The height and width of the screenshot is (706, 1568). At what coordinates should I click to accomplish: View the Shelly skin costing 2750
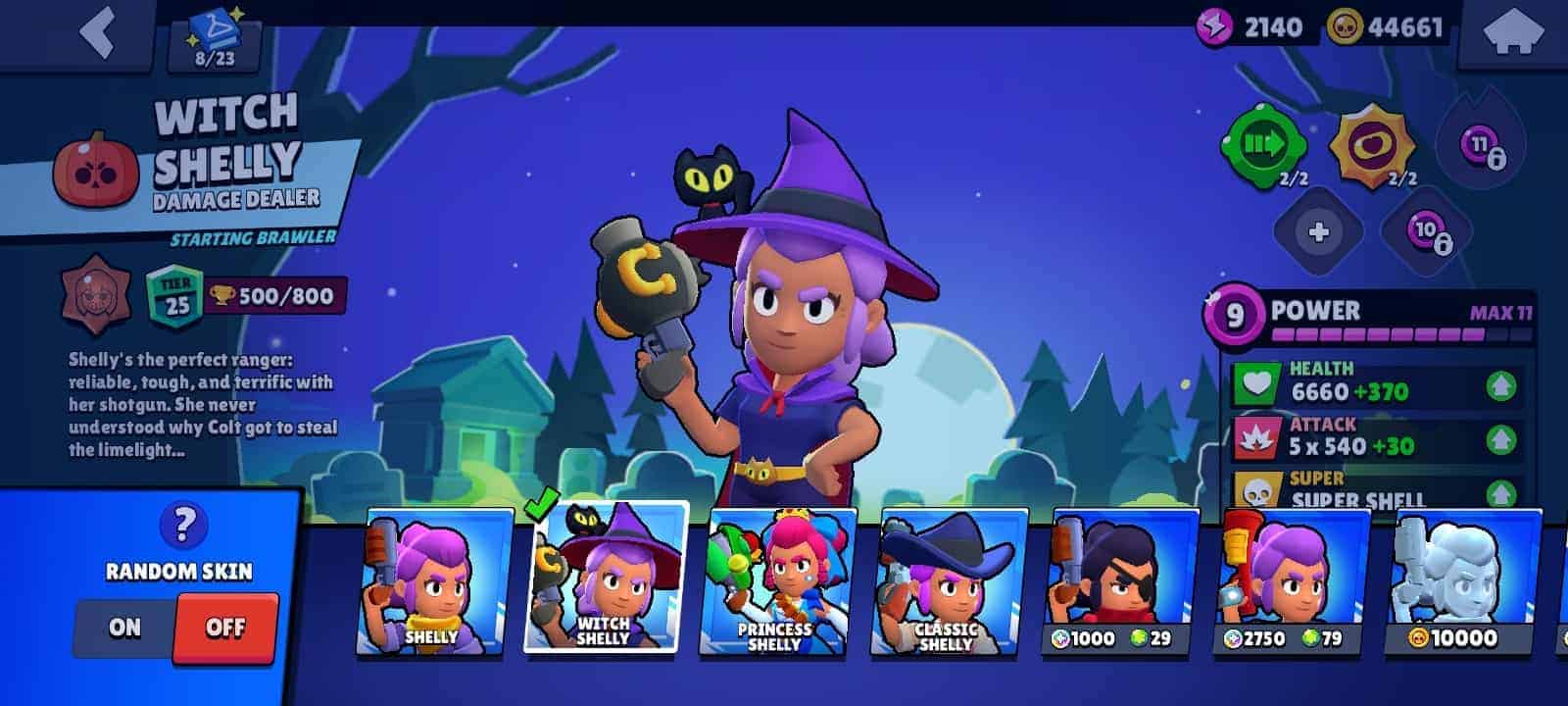[x=1289, y=580]
